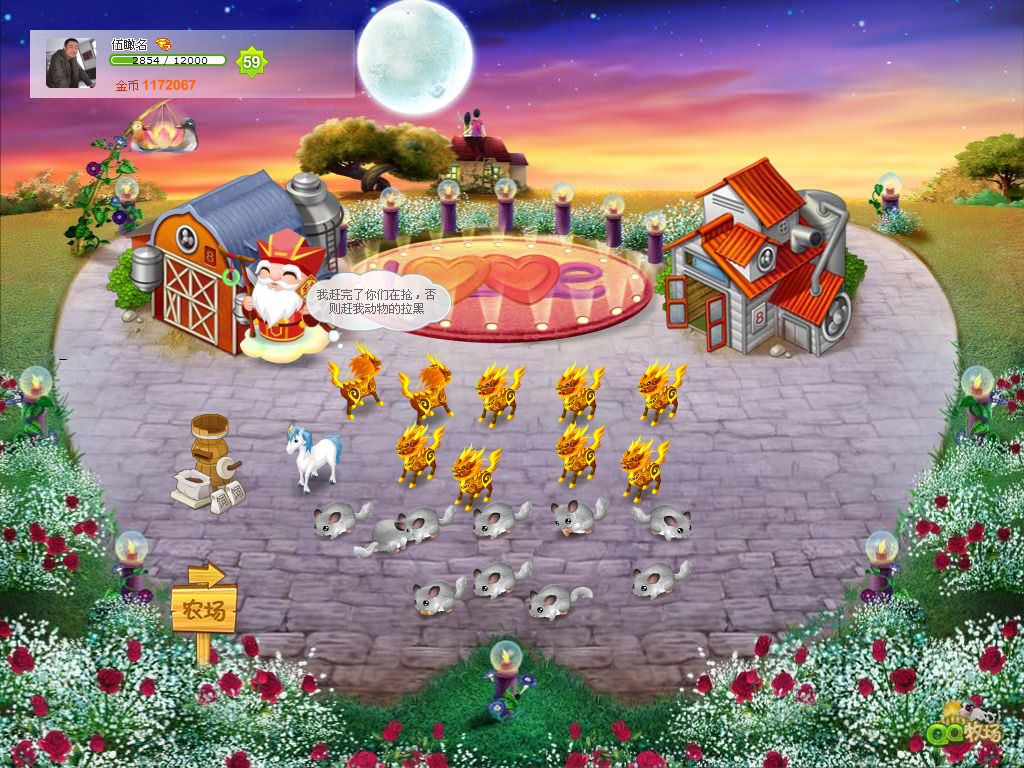1024x768 pixels.
Task: Open the hanging lotus lantern icon
Action: pyautogui.click(x=162, y=134)
